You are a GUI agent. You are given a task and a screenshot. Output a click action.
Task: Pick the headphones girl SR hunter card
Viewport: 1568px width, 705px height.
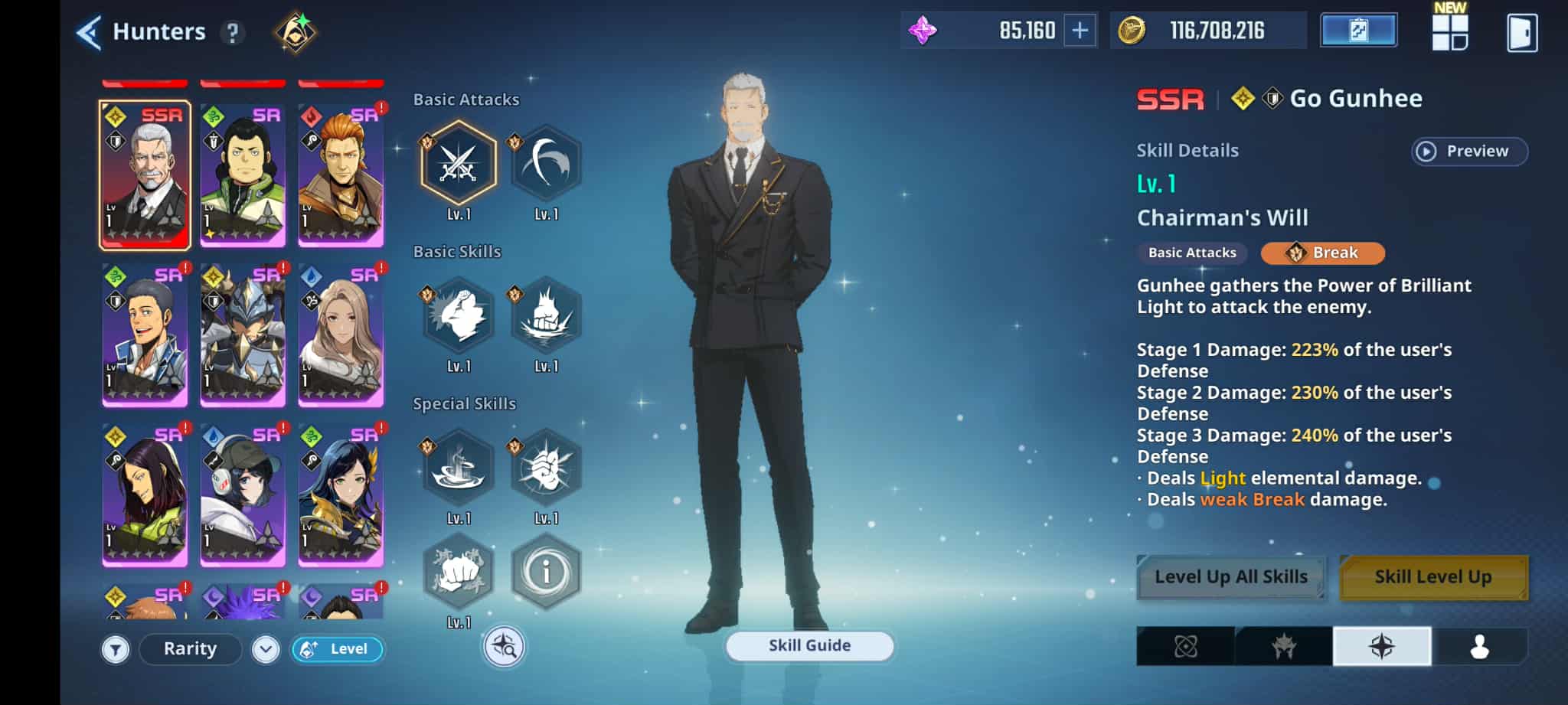[x=243, y=494]
